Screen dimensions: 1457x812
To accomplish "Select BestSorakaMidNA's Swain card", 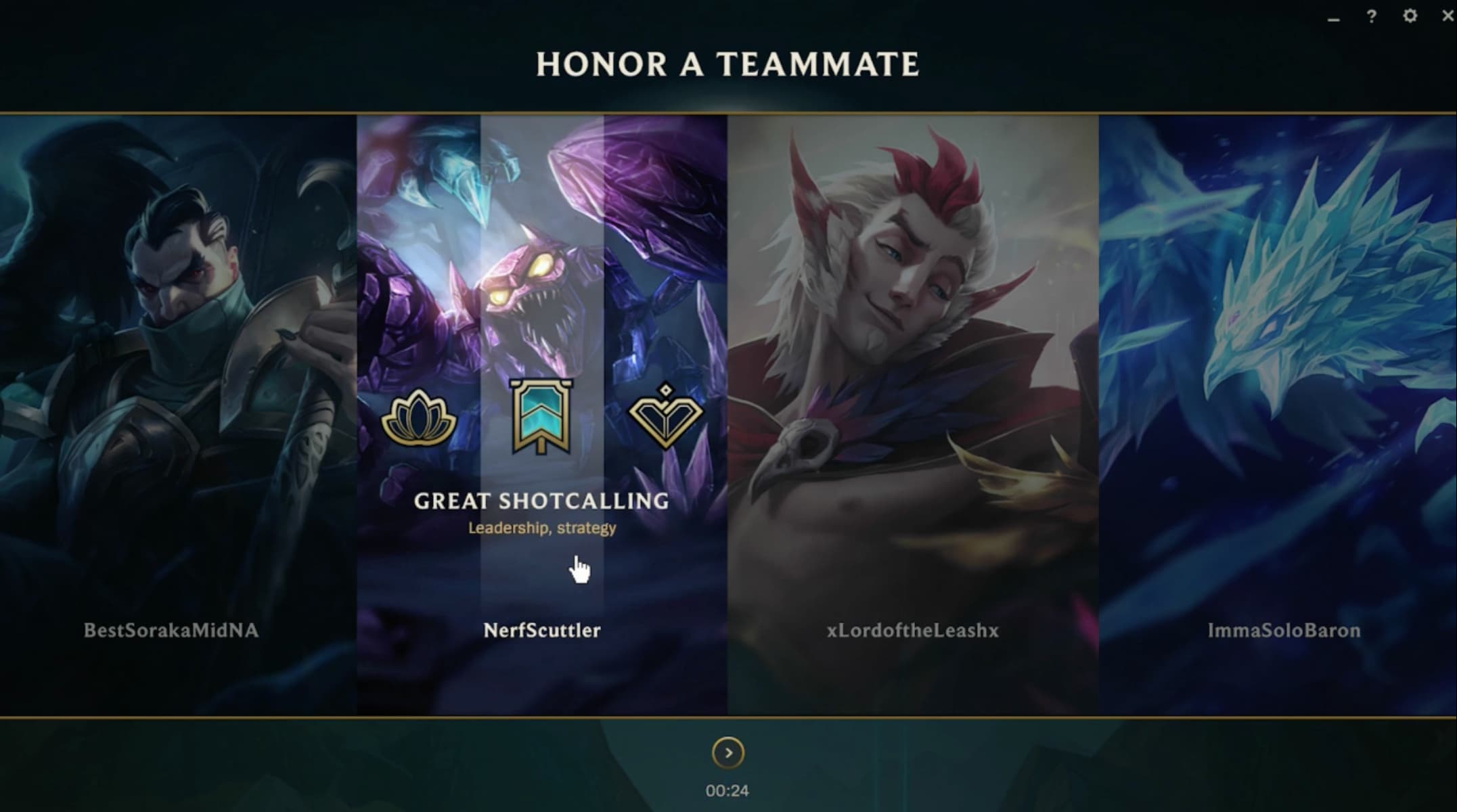I will point(175,338).
